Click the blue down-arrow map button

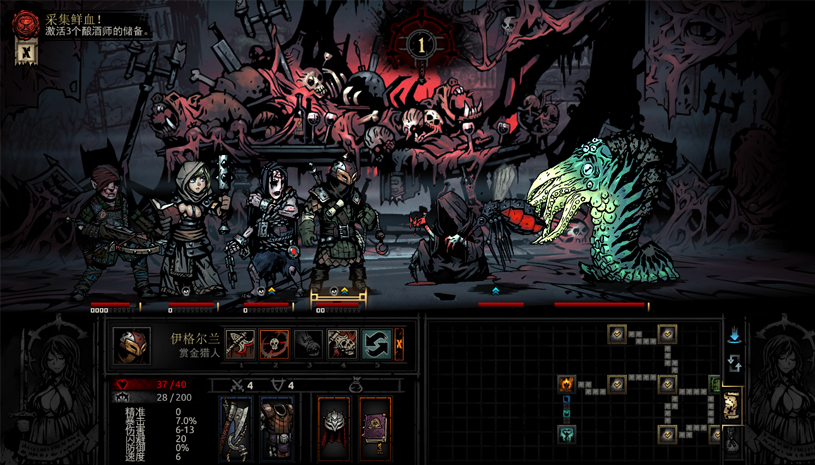point(734,336)
